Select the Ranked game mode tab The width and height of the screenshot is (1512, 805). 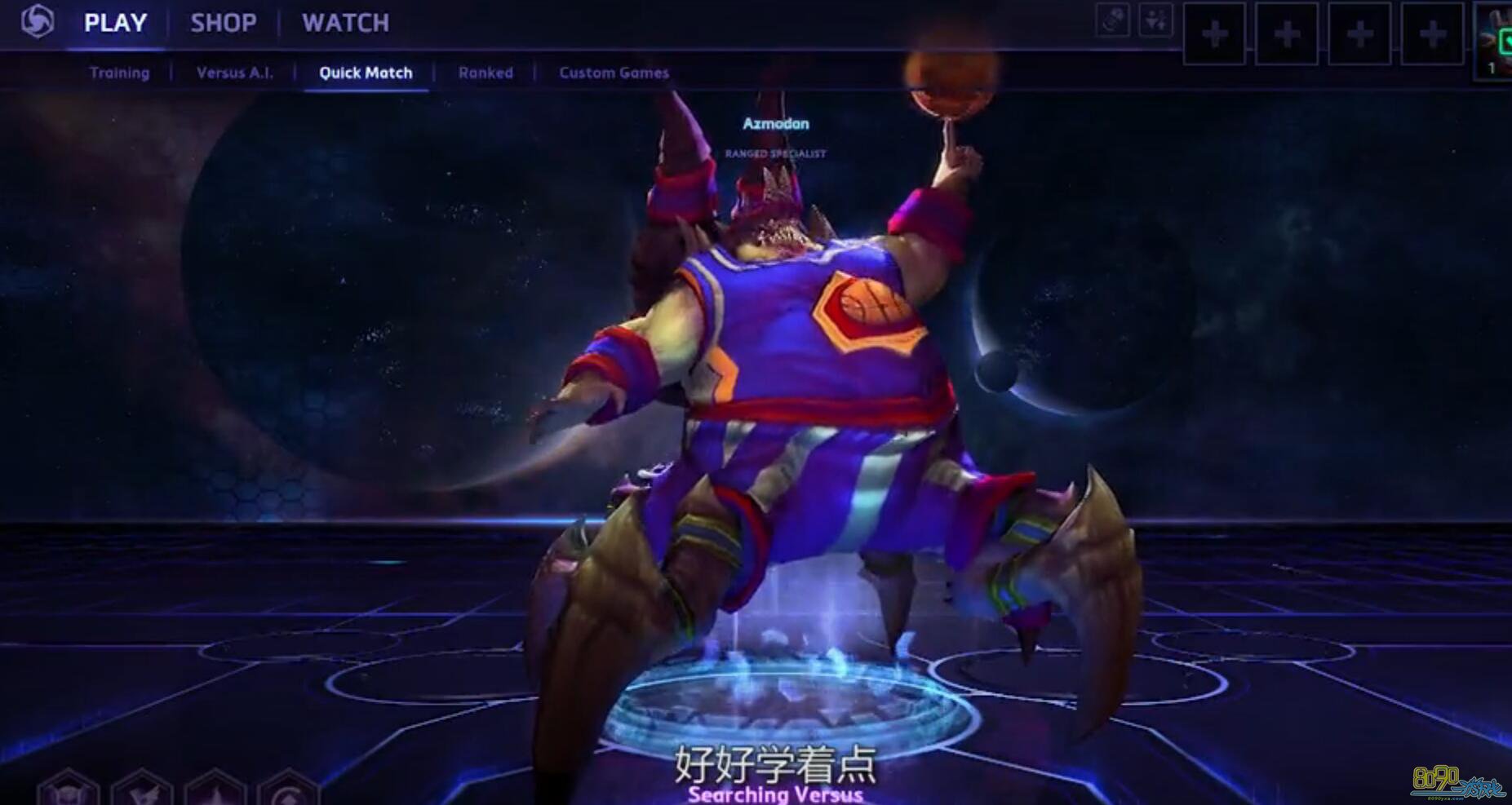coord(486,73)
